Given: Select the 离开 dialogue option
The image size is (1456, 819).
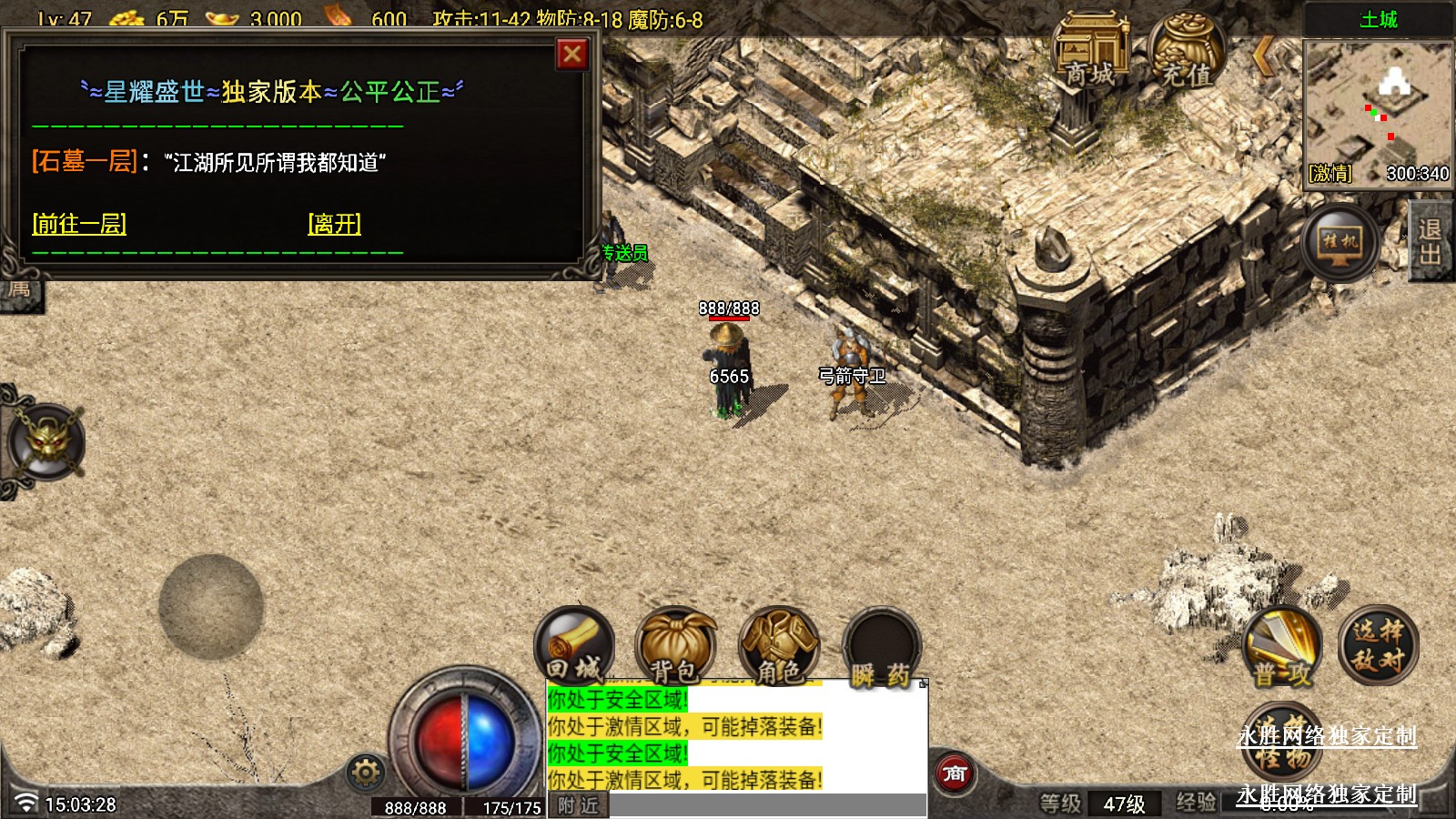Looking at the screenshot, I should pyautogui.click(x=335, y=224).
